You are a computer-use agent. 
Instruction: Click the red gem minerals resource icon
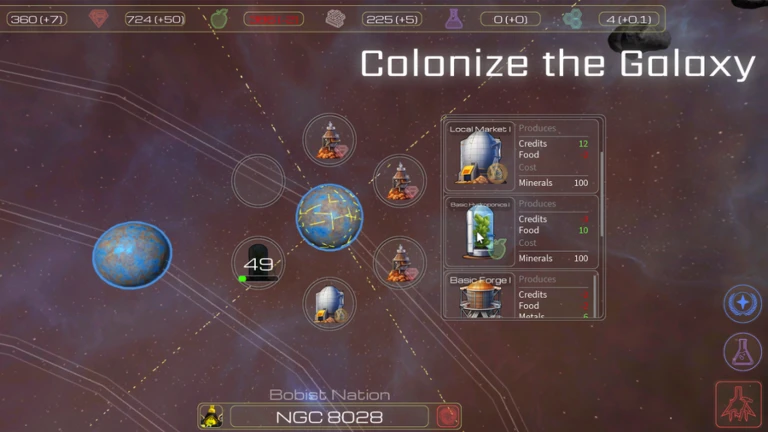coord(98,18)
